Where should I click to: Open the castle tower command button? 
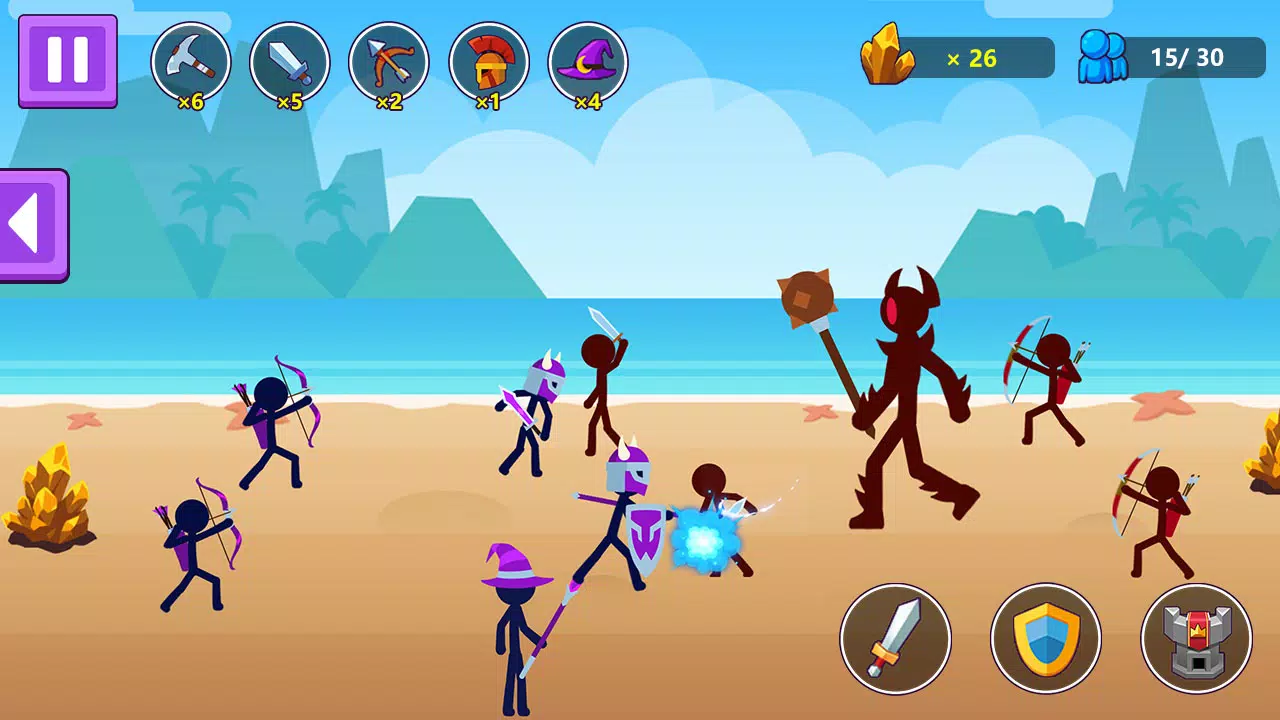click(x=1196, y=638)
